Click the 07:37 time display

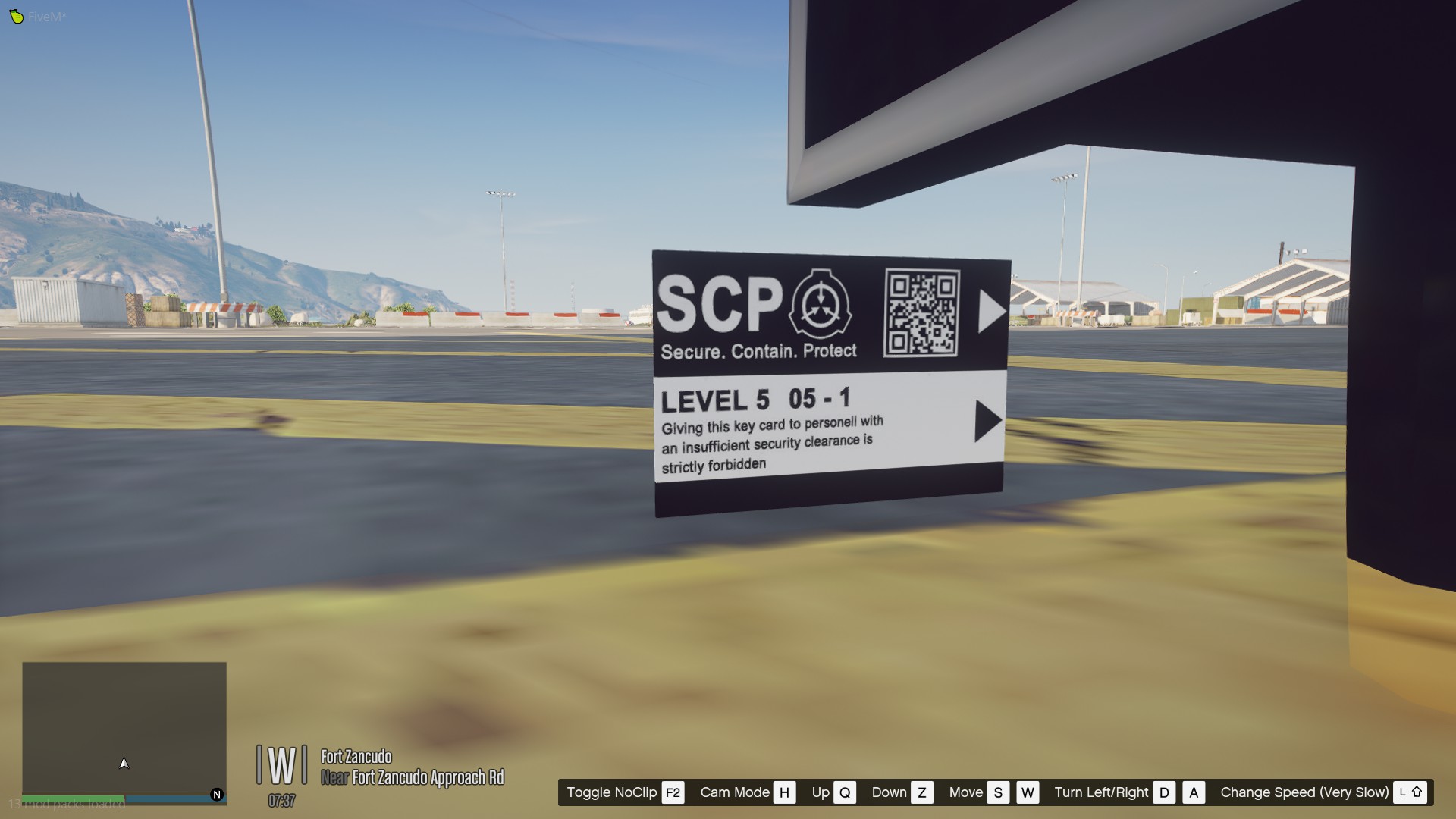(281, 800)
